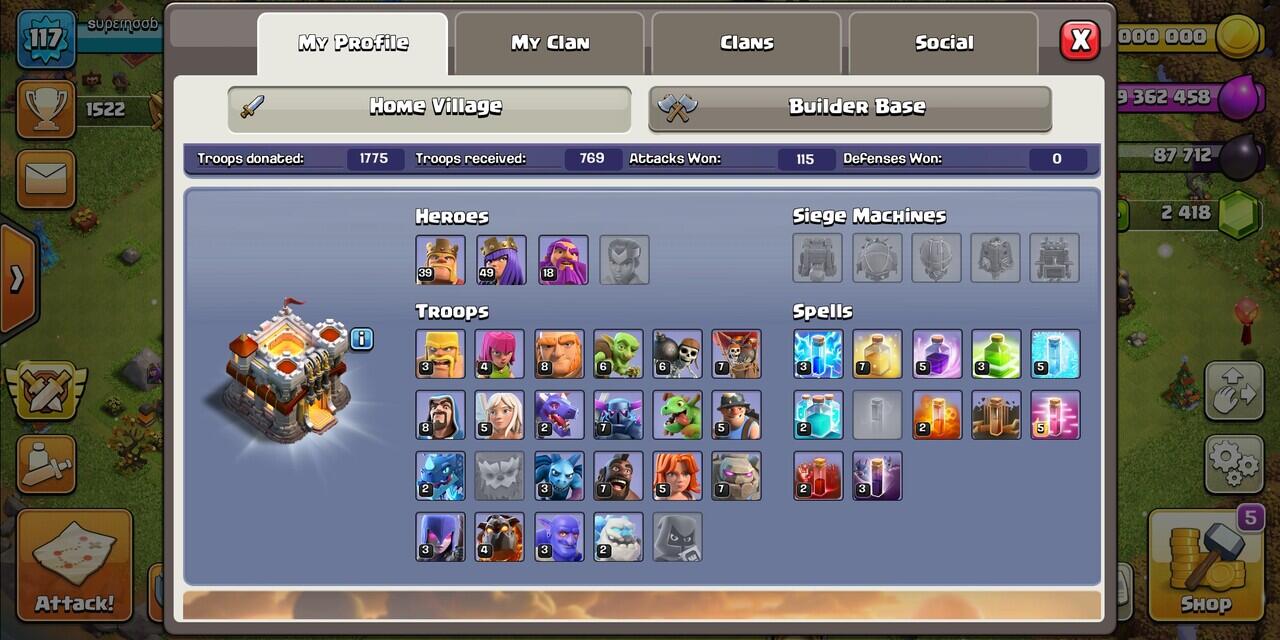Select the Social tab

click(943, 43)
